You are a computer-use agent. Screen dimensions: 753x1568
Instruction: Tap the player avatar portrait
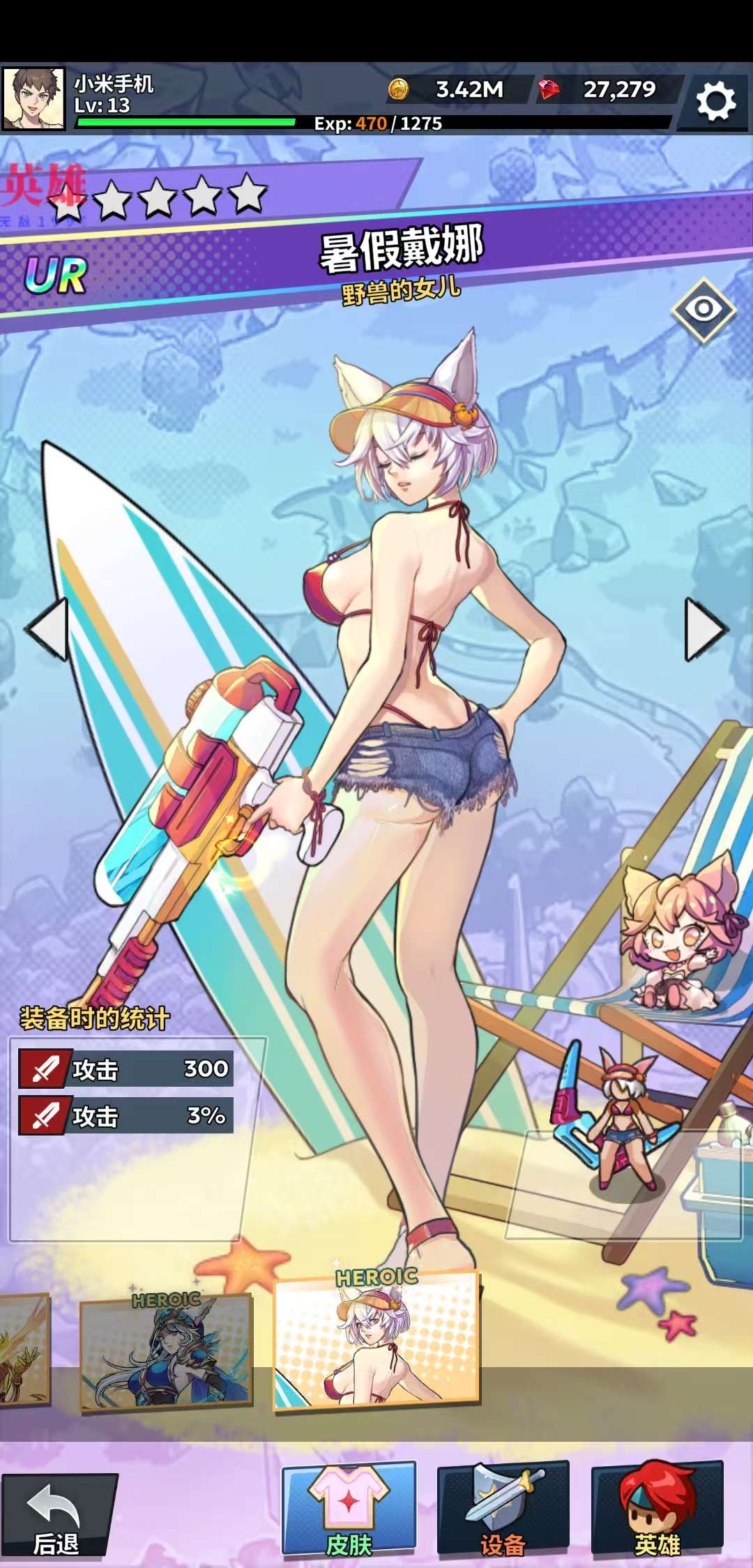click(x=33, y=98)
